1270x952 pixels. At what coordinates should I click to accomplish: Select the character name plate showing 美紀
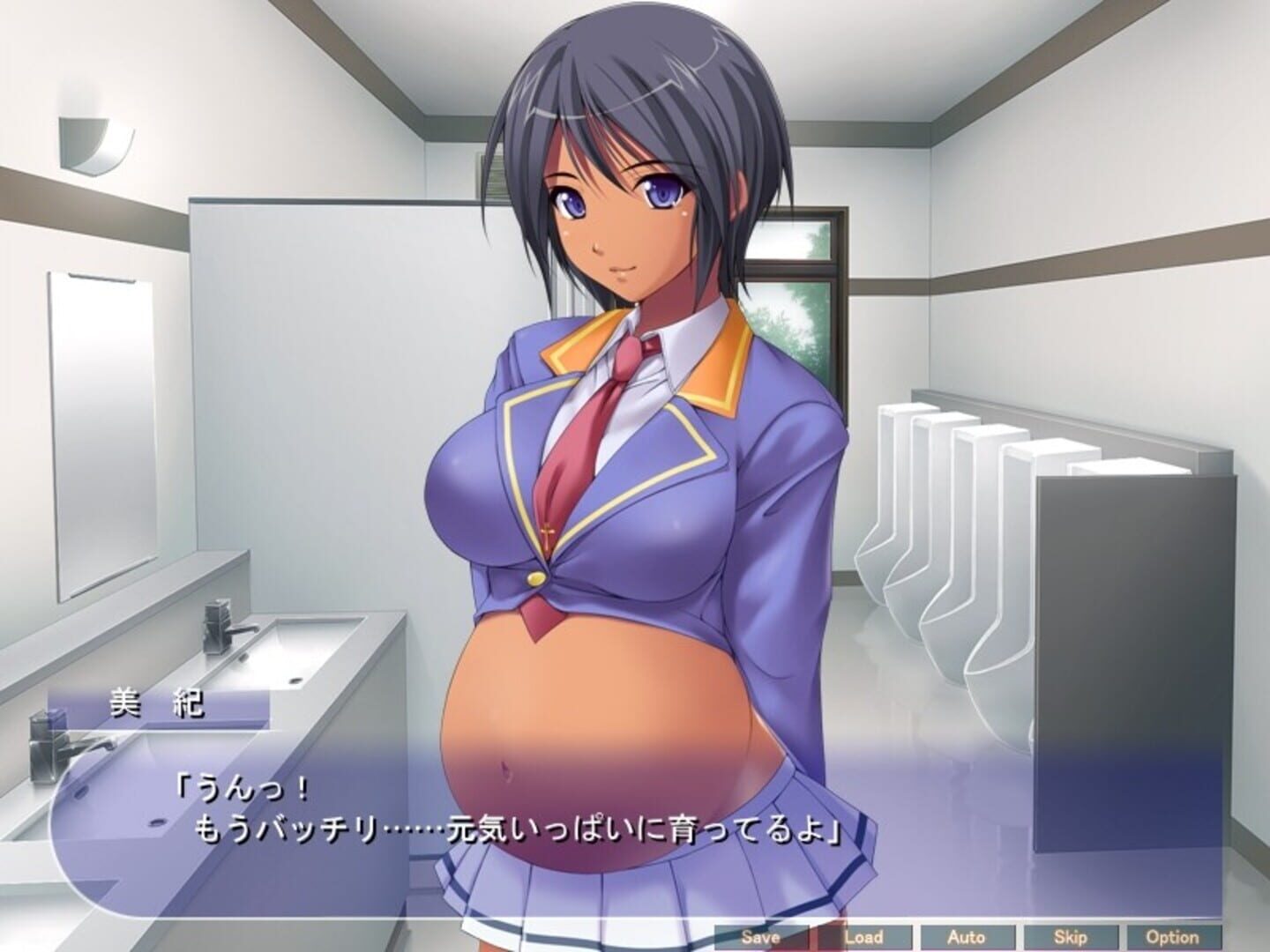[x=161, y=703]
